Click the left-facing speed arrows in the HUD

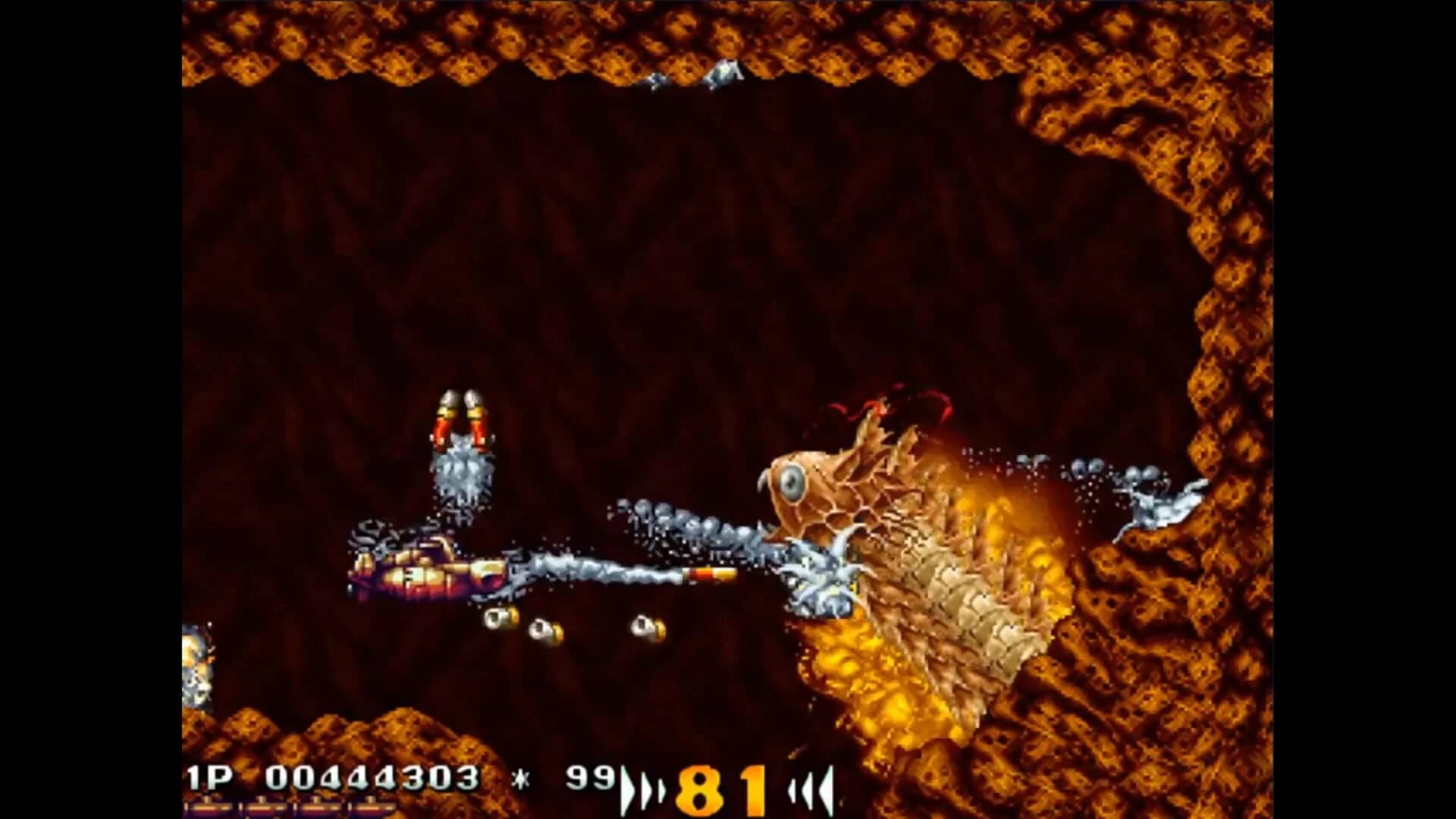[x=811, y=789]
